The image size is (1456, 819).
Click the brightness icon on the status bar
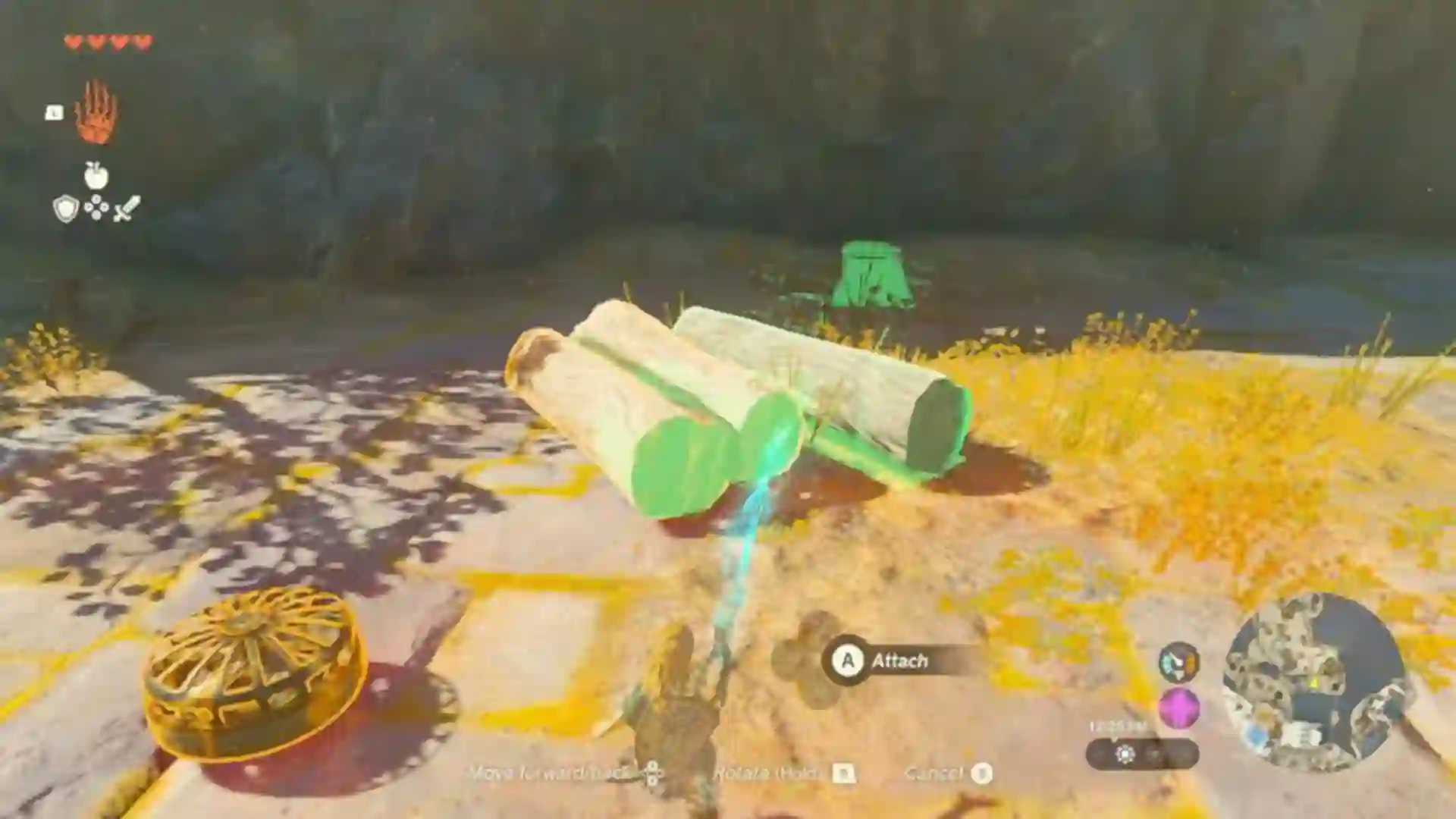pos(1125,755)
